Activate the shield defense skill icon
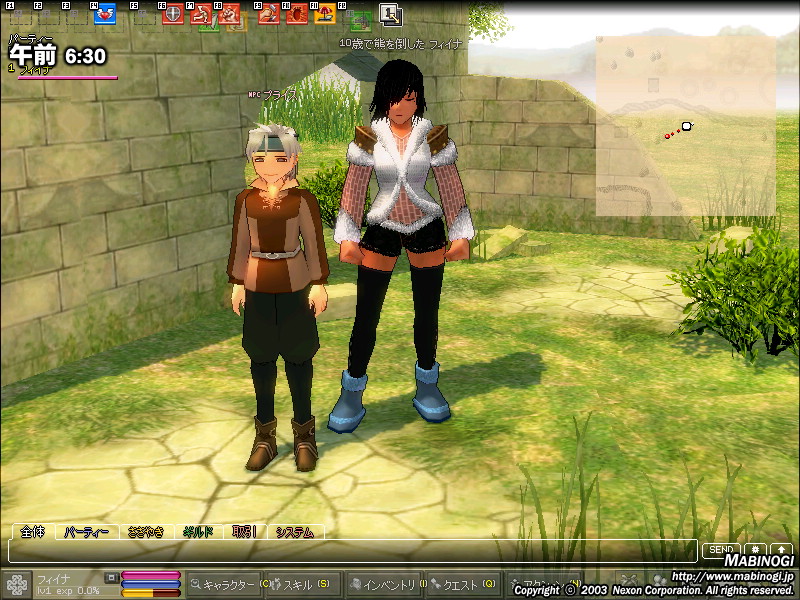The width and height of the screenshot is (800, 600). (x=173, y=14)
